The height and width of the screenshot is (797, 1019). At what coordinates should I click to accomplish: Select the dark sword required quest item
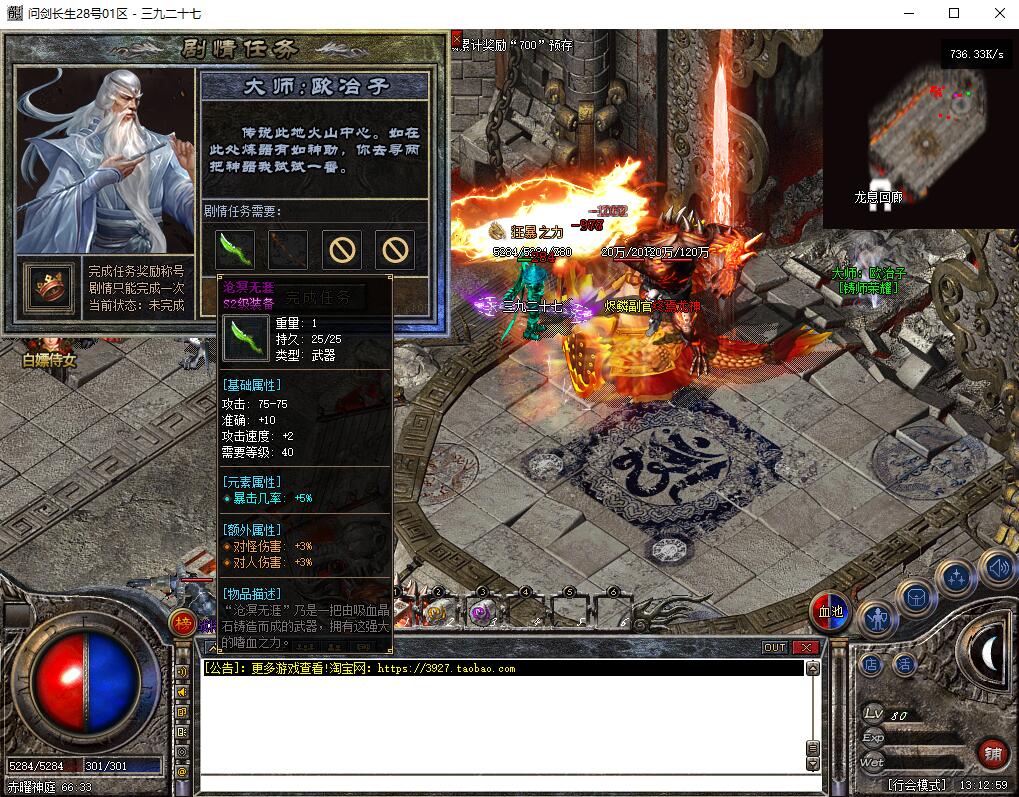point(288,249)
